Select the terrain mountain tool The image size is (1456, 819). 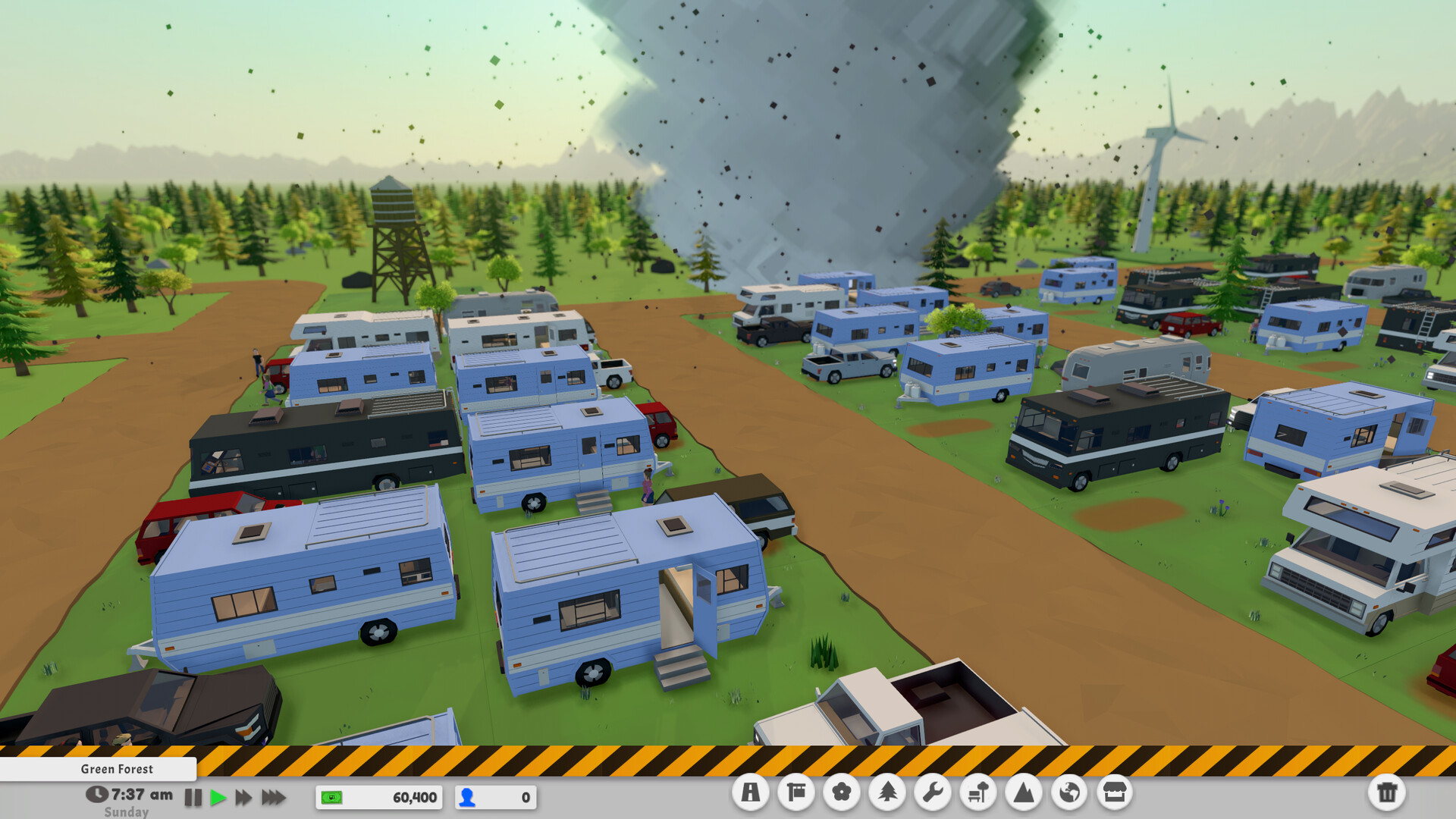click(x=1025, y=793)
